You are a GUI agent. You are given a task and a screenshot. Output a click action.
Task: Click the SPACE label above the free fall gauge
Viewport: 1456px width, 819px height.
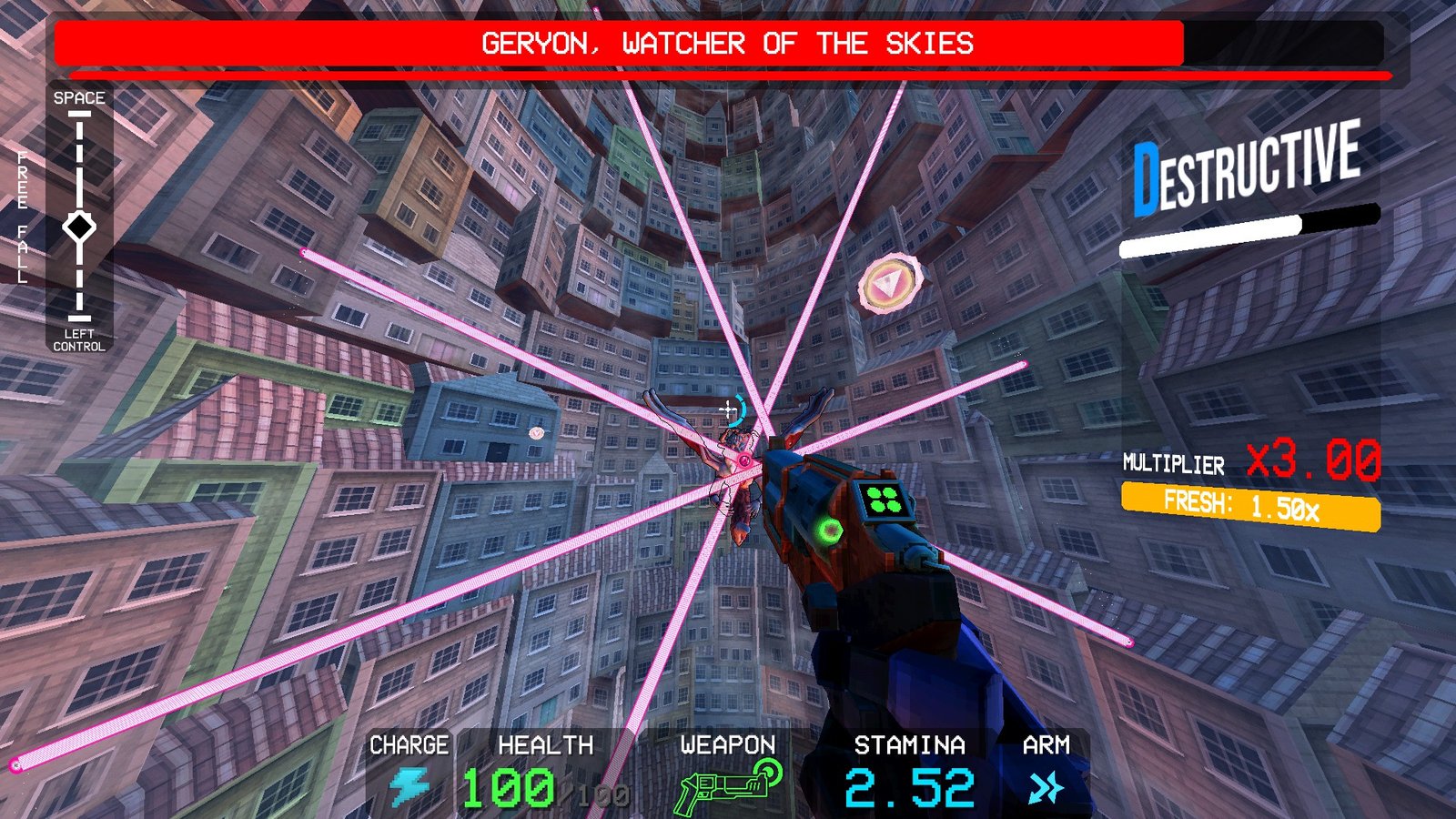(80, 96)
